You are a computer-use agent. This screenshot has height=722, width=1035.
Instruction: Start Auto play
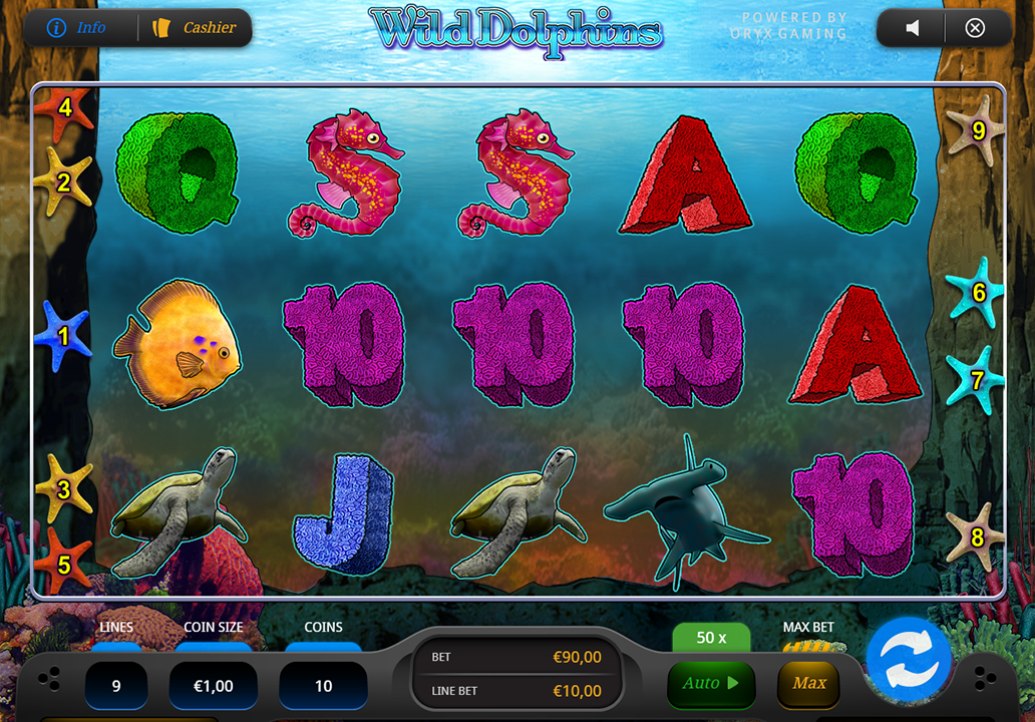tap(710, 684)
